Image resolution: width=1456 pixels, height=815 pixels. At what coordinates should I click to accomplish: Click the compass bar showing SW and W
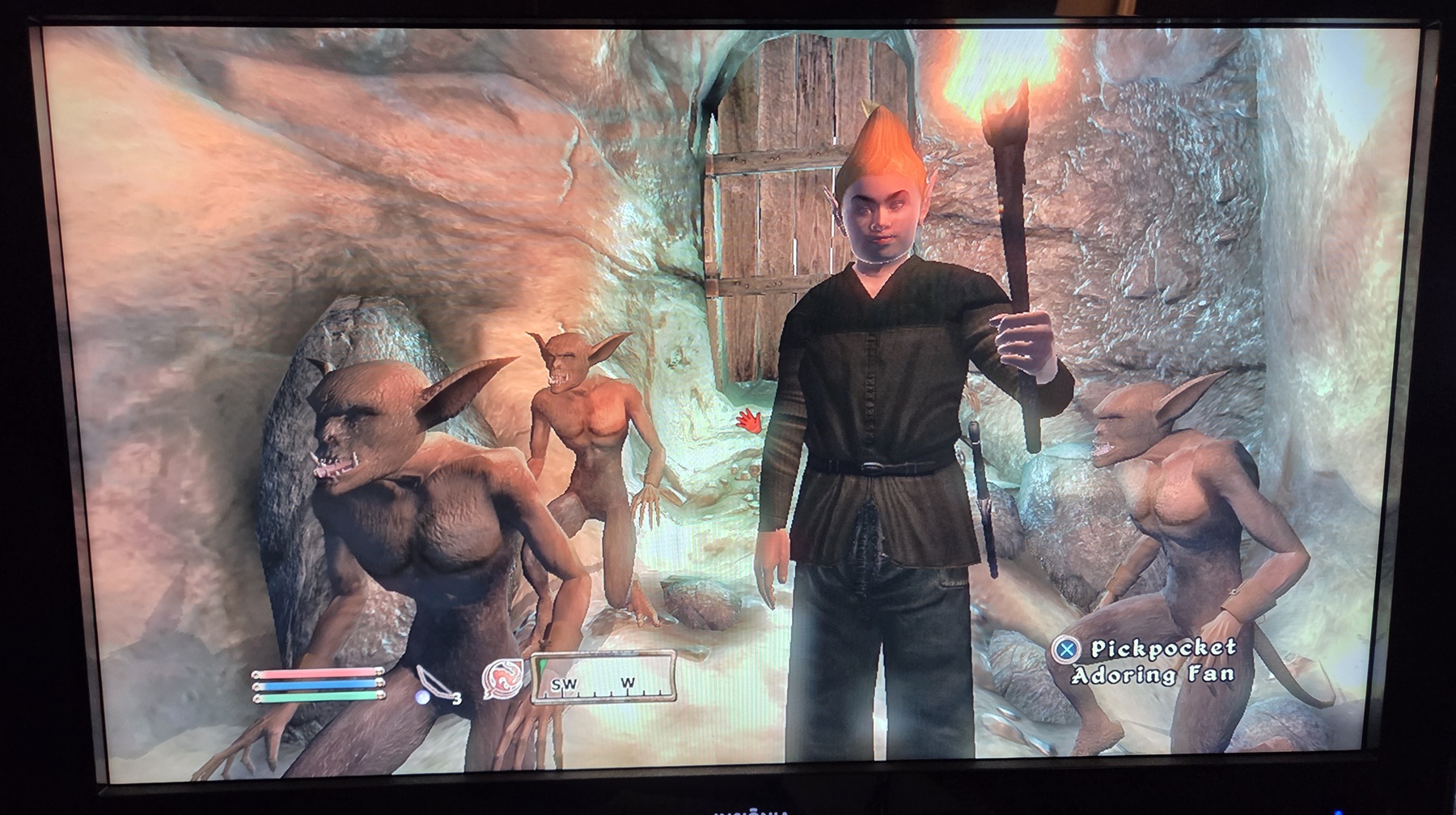coord(603,677)
